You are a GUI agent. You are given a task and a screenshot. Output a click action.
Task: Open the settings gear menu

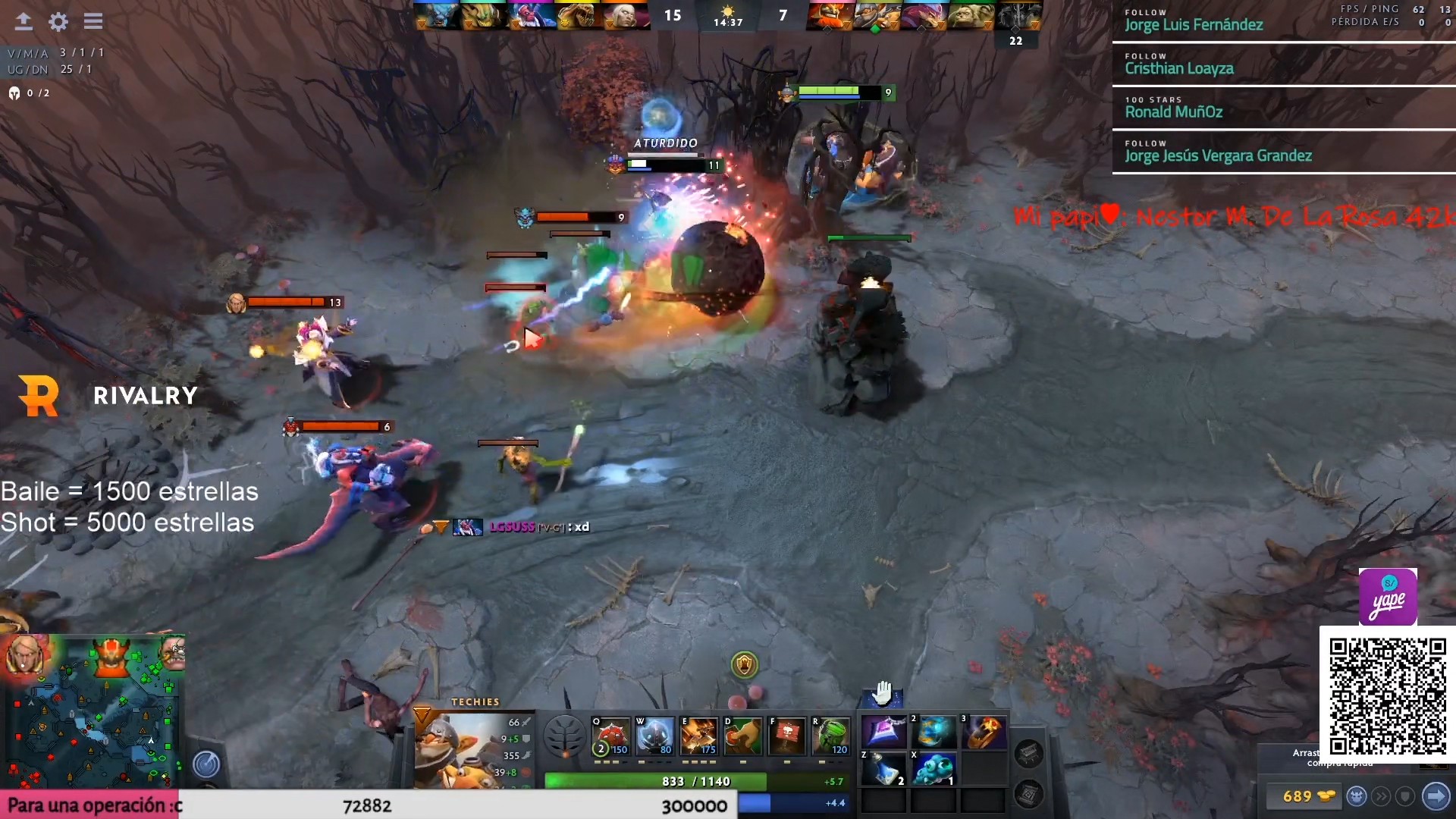[x=58, y=21]
